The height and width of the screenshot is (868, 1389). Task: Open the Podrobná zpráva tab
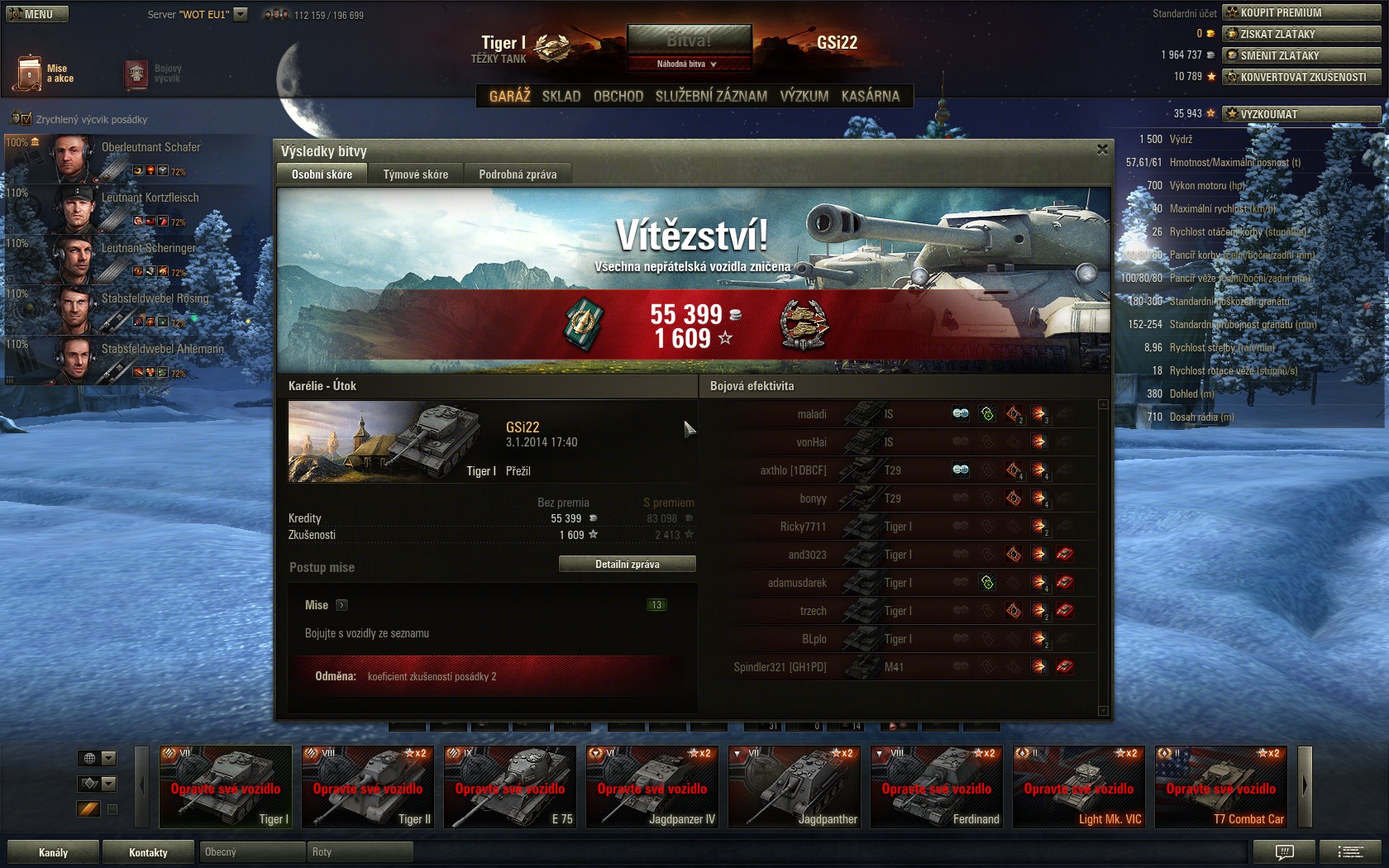(x=518, y=174)
